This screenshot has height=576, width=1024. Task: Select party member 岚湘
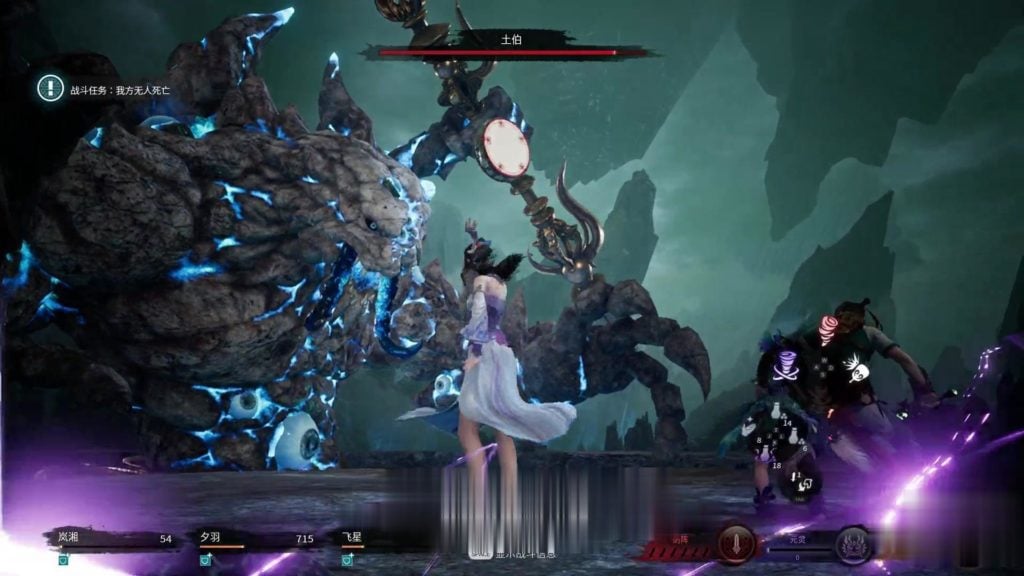click(x=68, y=539)
